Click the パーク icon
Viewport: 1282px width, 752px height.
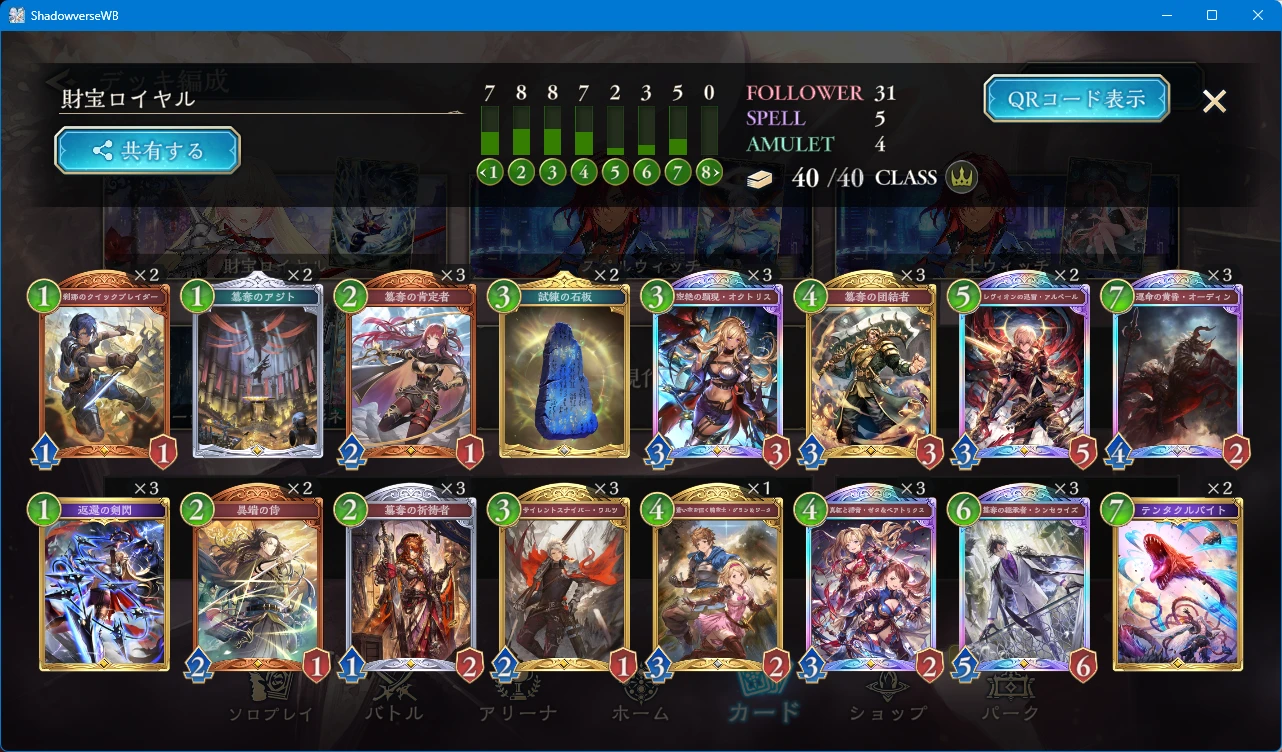coord(1010,686)
